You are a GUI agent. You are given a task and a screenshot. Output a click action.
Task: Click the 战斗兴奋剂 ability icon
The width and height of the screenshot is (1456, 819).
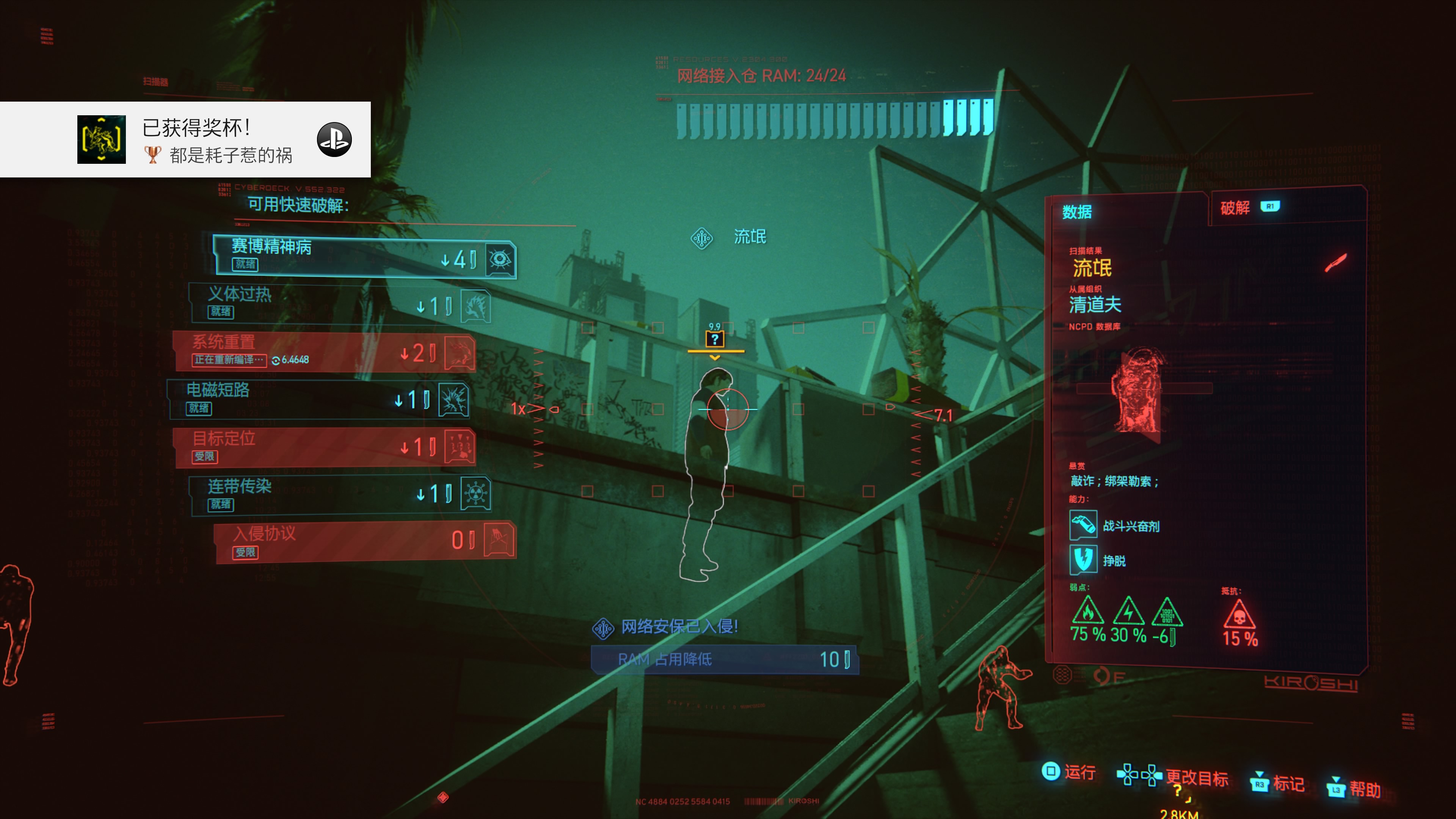point(1083,525)
